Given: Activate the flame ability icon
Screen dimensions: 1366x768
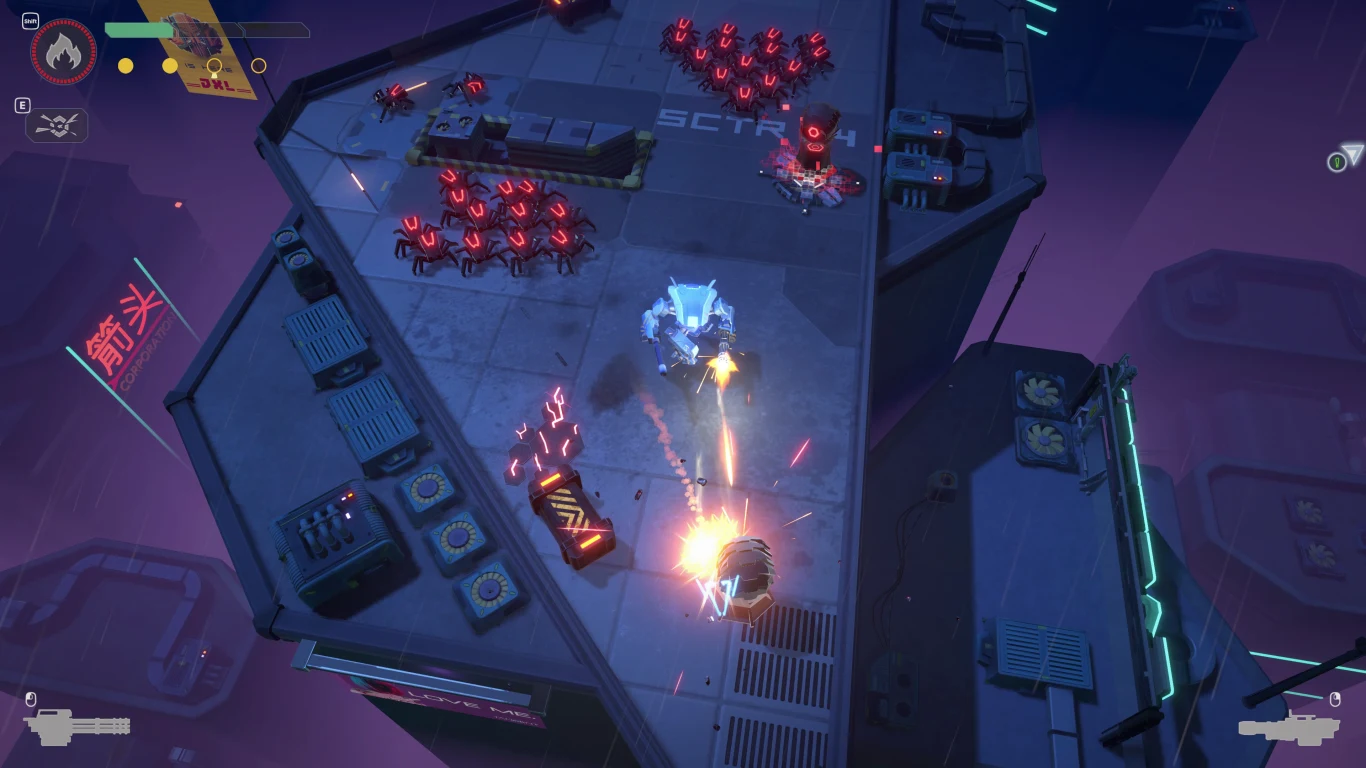Looking at the screenshot, I should pyautogui.click(x=64, y=52).
